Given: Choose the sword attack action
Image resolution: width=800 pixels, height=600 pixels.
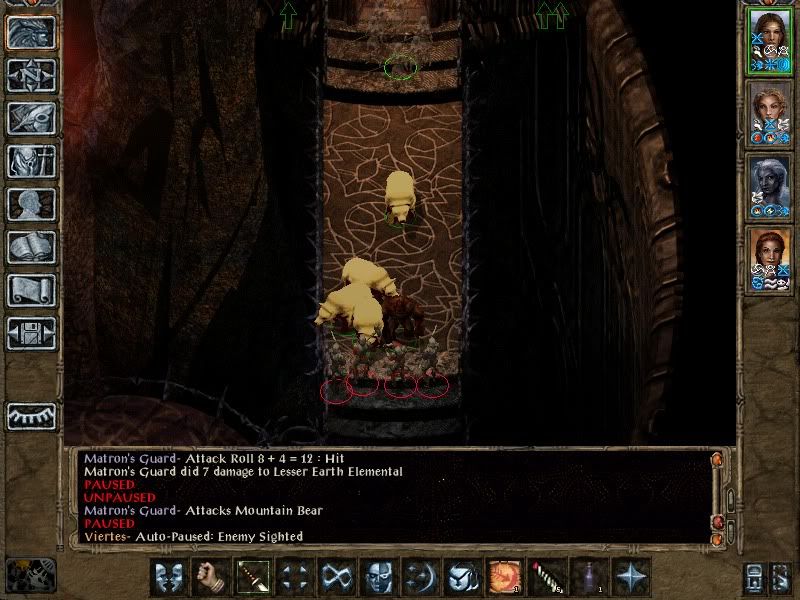Looking at the screenshot, I should (x=251, y=577).
